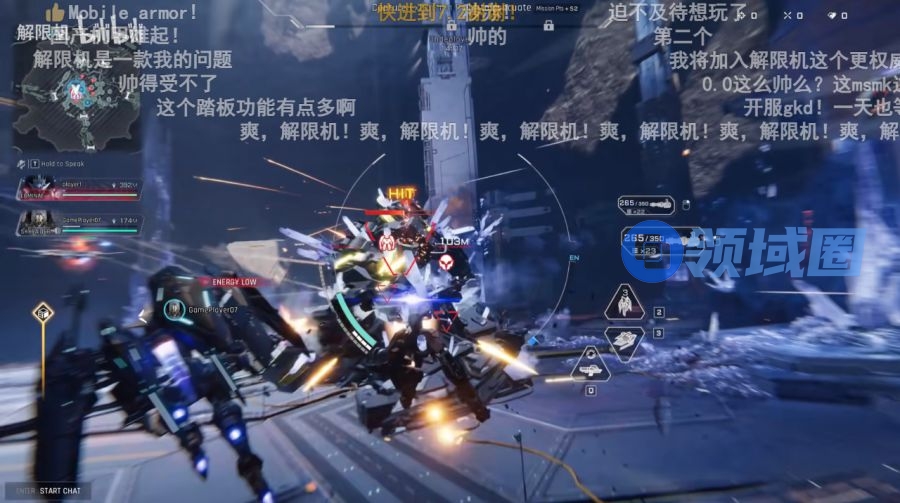This screenshot has height=503, width=900.
Task: Open the Start Chat box
Action: coord(52,491)
